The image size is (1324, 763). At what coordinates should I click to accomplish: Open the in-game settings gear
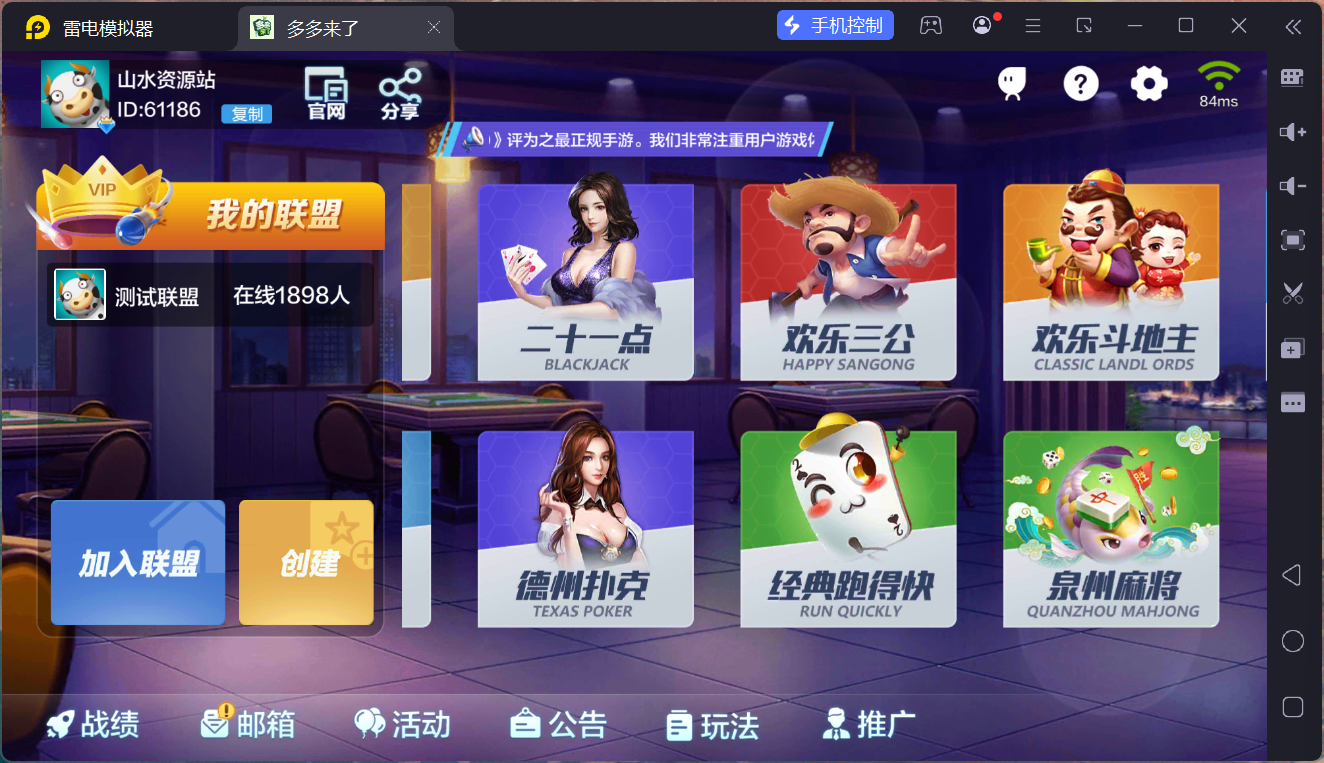point(1149,84)
